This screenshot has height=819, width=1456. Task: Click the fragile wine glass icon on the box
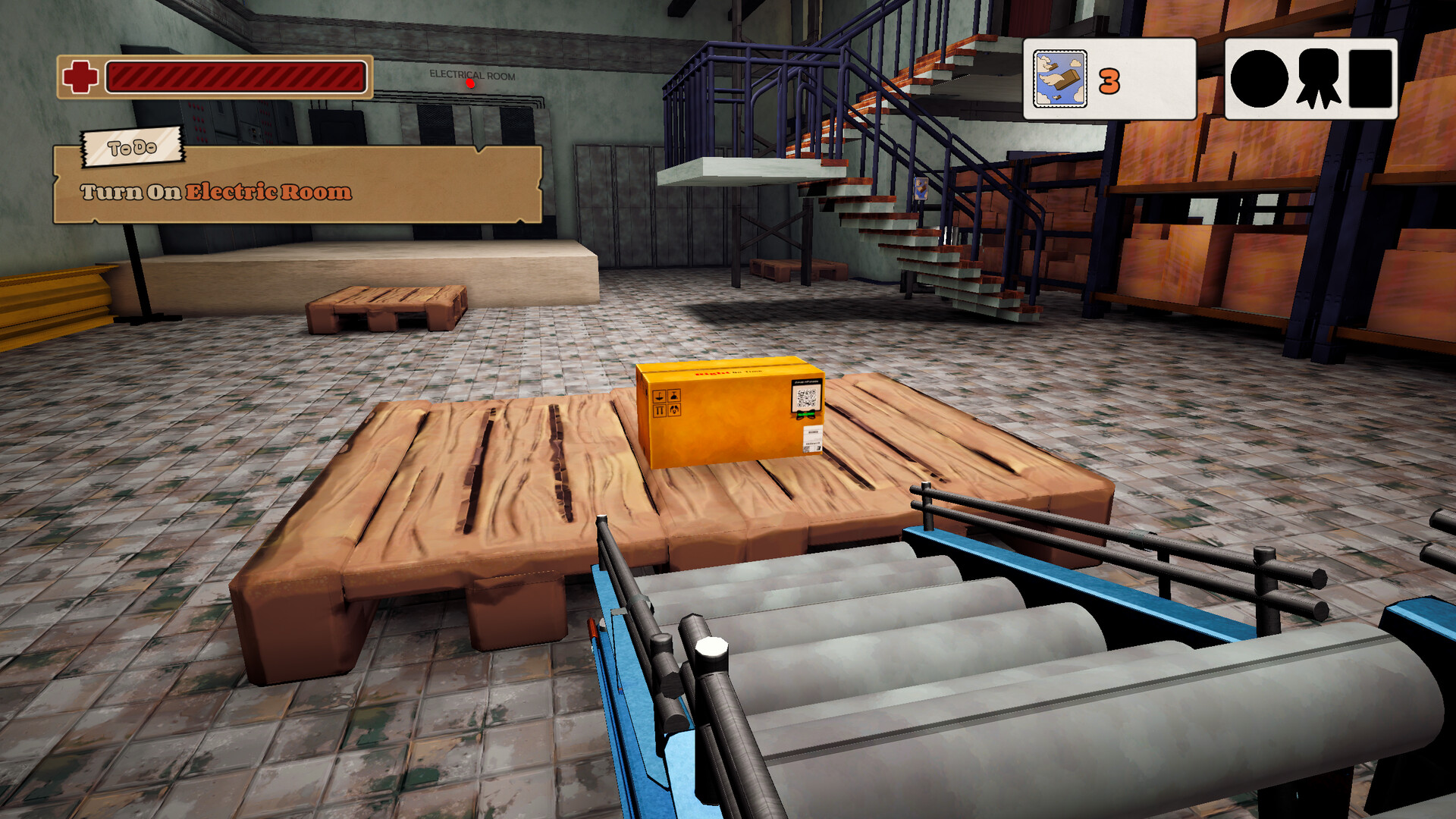click(674, 396)
